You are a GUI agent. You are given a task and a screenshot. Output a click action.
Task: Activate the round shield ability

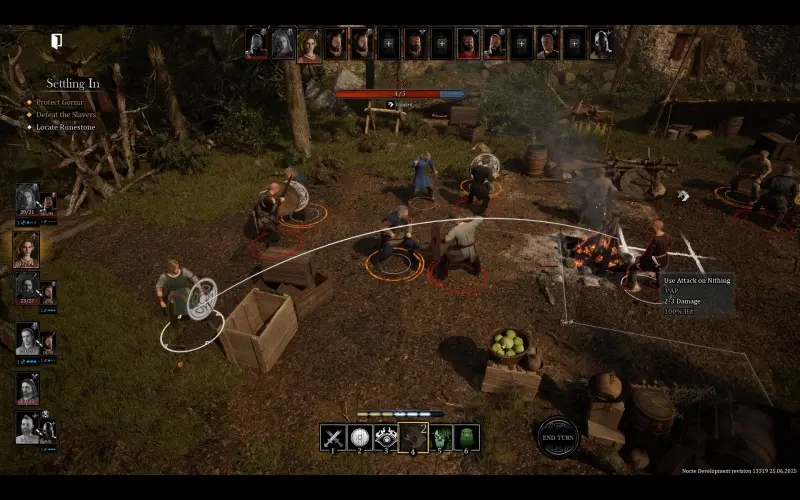point(360,437)
